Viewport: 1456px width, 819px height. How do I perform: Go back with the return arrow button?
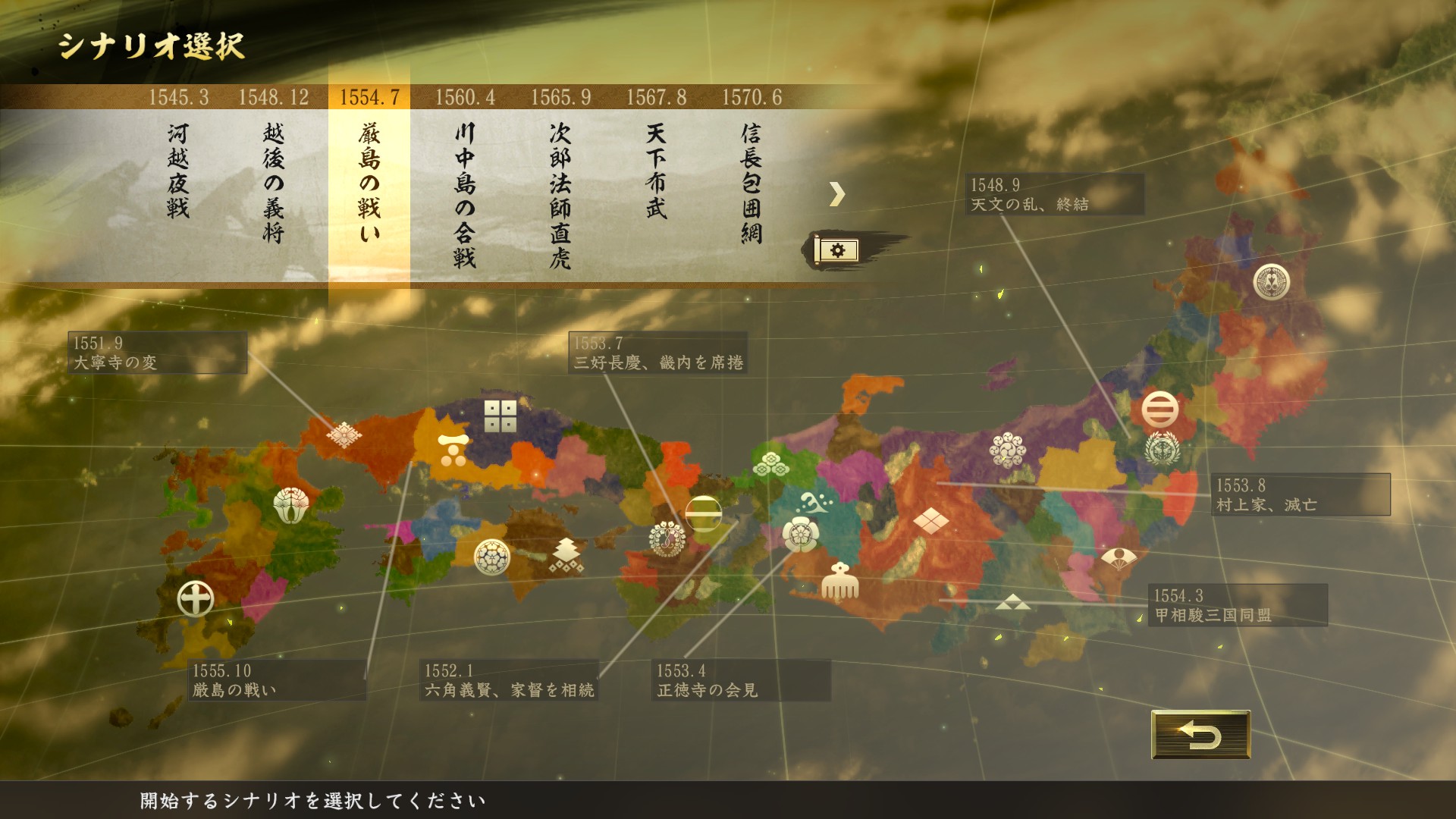(x=1200, y=735)
